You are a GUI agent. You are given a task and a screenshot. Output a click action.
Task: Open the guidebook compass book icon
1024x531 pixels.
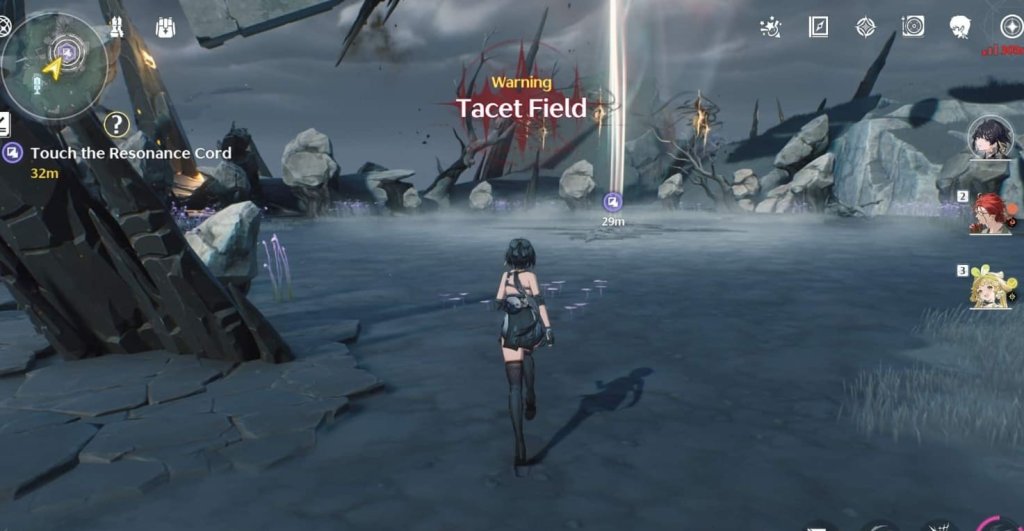tap(818, 27)
